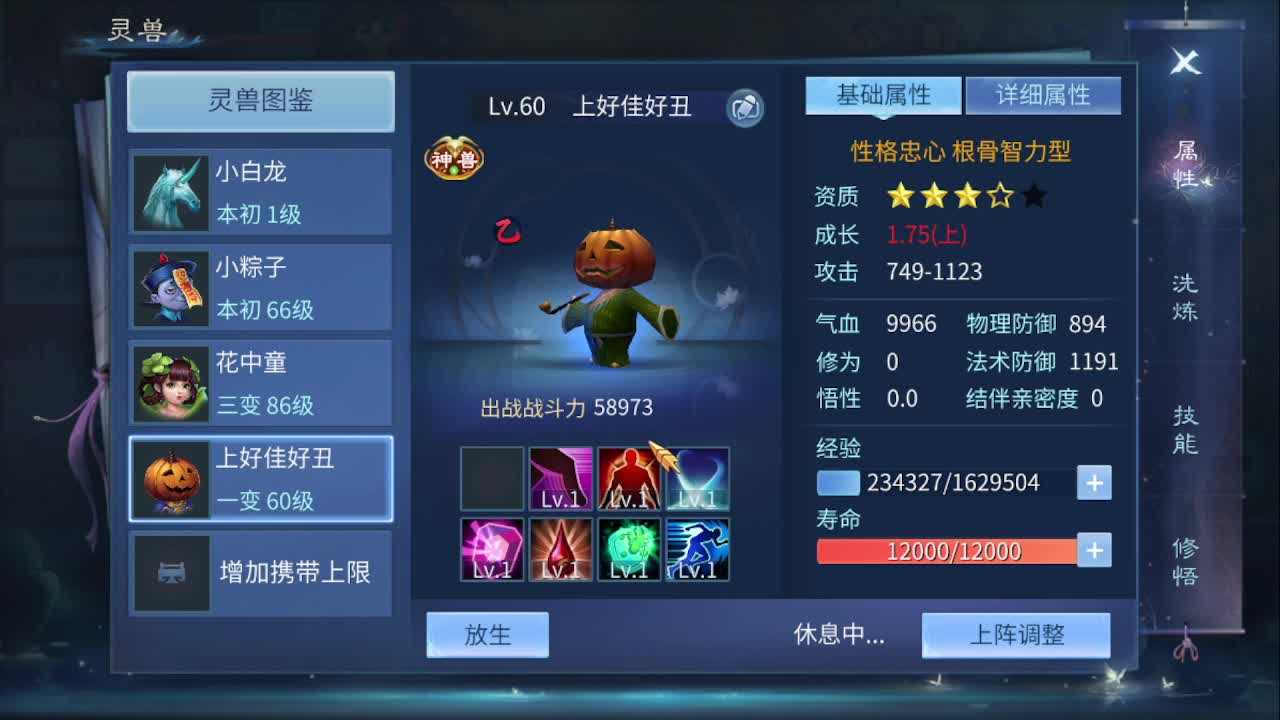The image size is (1280, 720).
Task: Click the pet name edit pencil icon
Action: (745, 107)
